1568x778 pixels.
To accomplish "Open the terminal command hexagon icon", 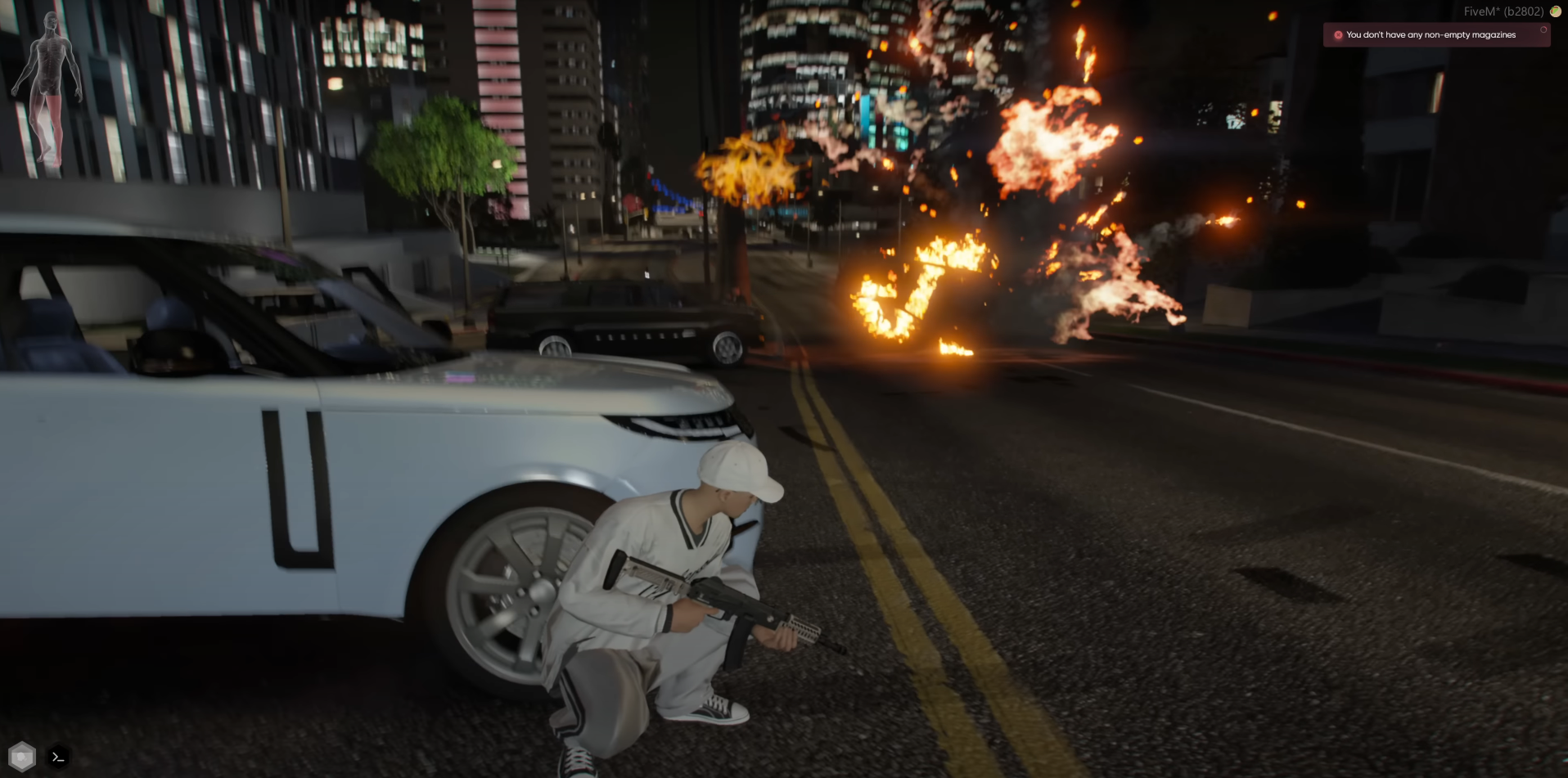I will (x=58, y=758).
